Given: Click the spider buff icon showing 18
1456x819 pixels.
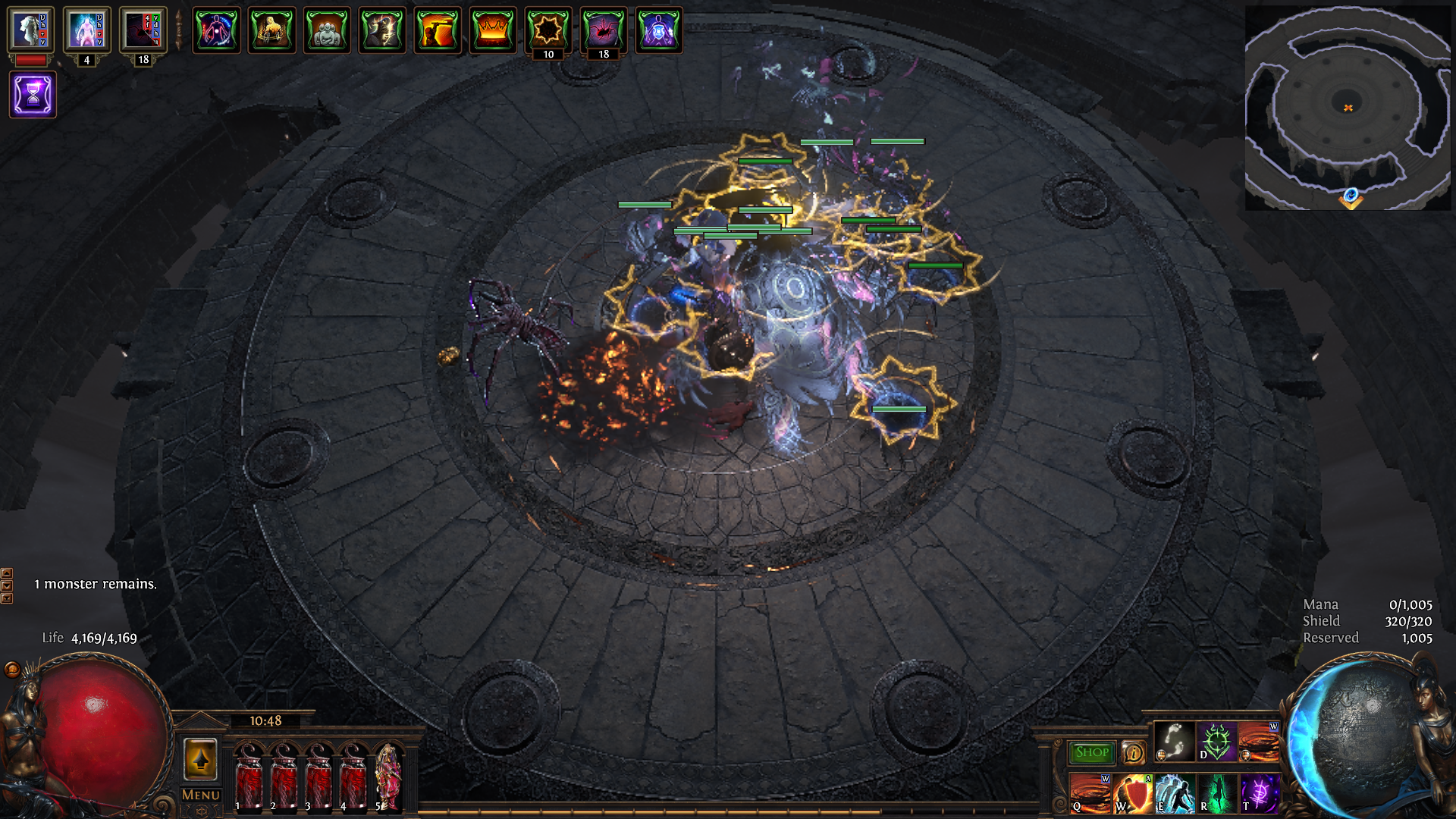Looking at the screenshot, I should [x=604, y=30].
